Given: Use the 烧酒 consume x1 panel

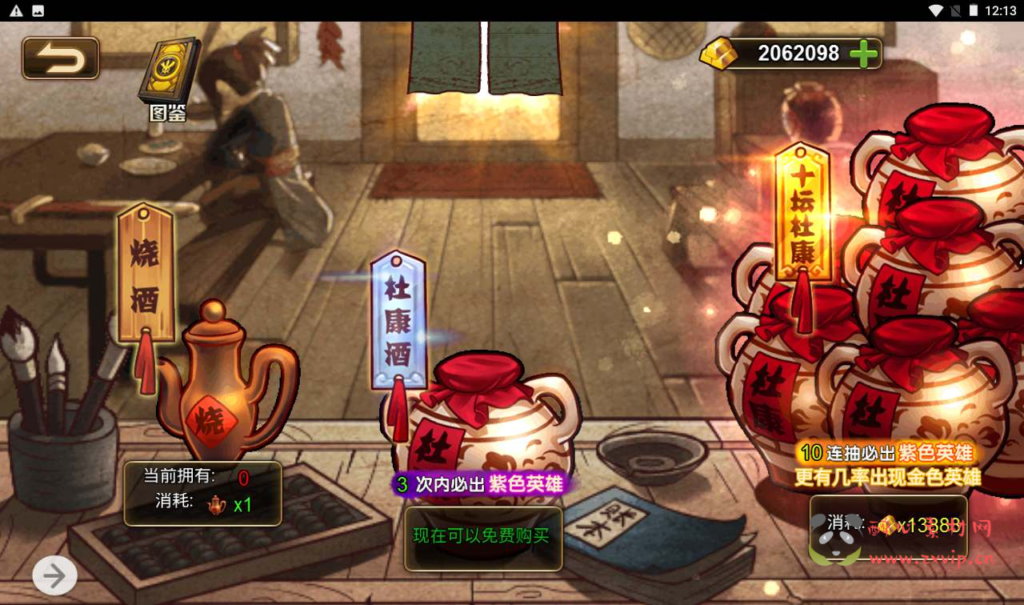Looking at the screenshot, I should coord(203,493).
